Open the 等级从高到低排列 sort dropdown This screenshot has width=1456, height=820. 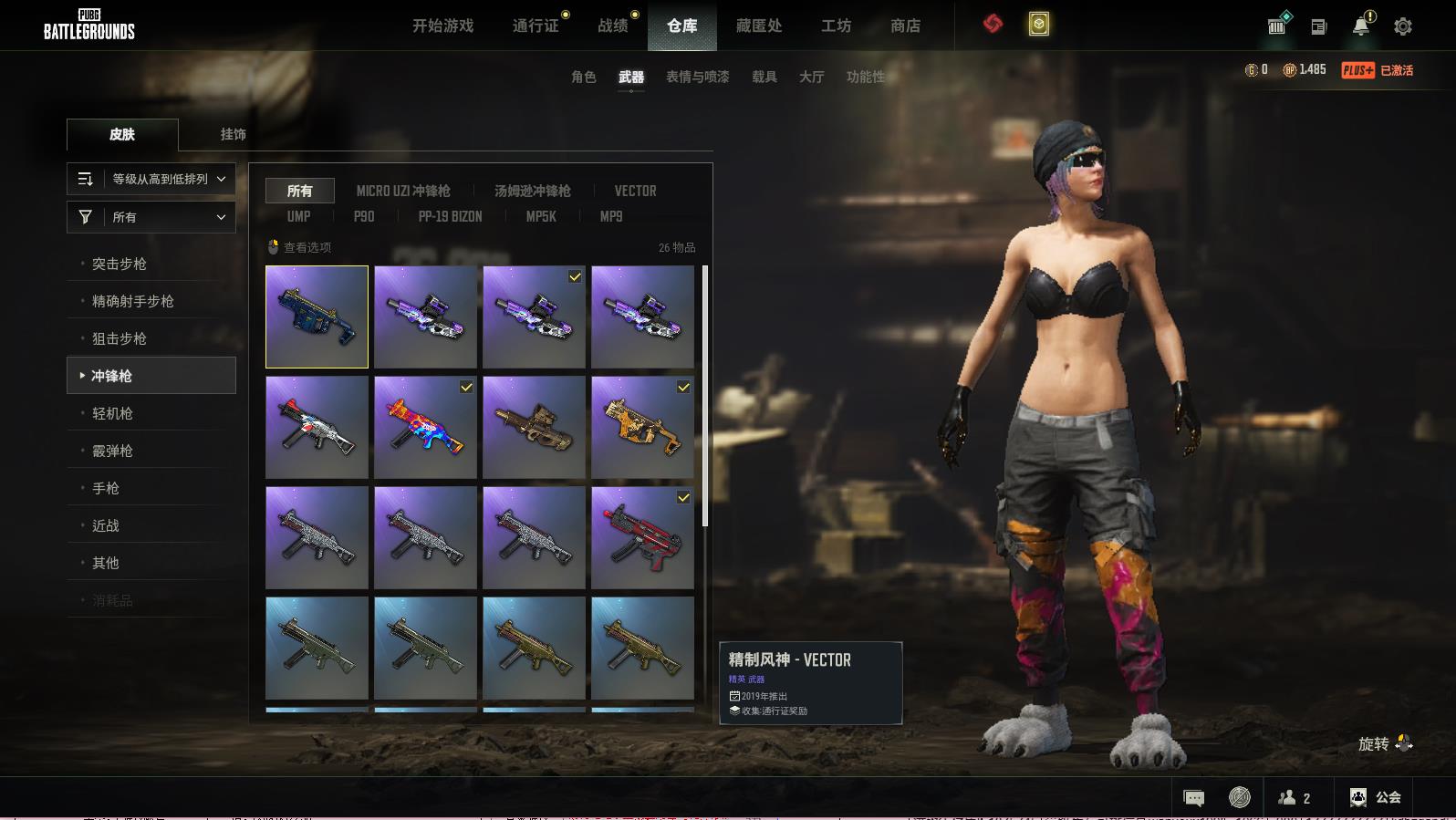coord(151,179)
